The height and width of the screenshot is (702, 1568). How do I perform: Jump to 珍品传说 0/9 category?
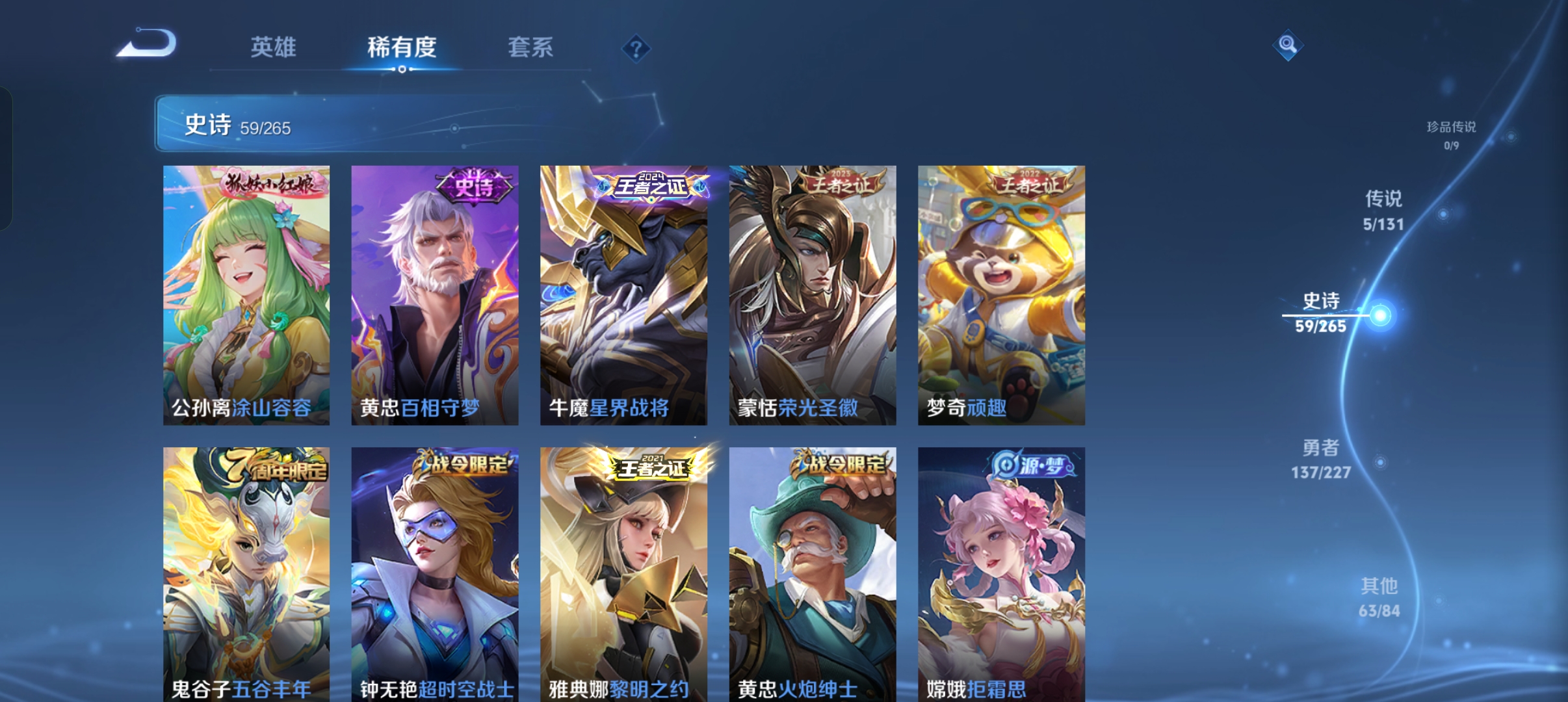coord(1450,135)
